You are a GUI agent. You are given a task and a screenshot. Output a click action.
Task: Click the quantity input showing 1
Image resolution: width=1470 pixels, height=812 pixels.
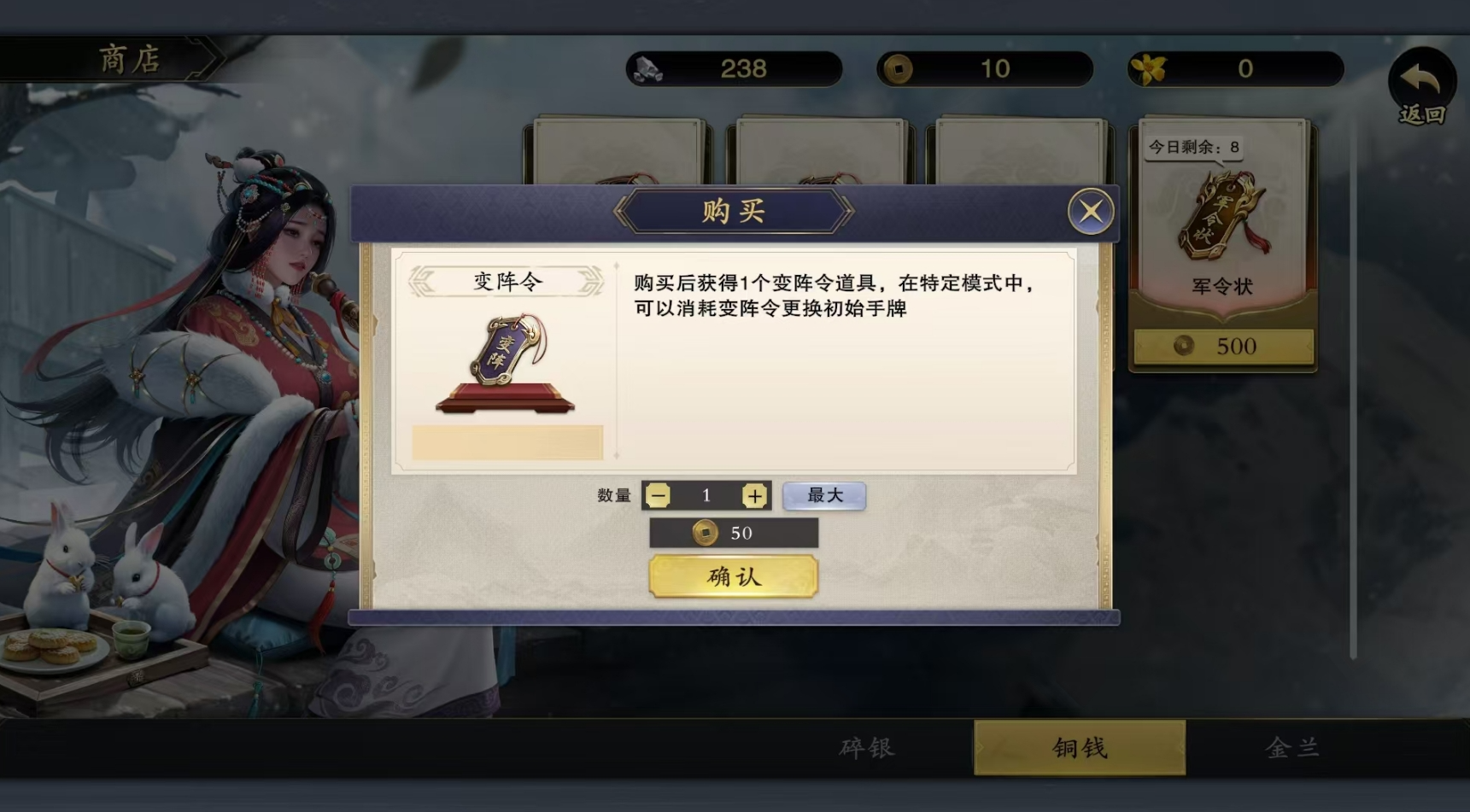coord(706,495)
